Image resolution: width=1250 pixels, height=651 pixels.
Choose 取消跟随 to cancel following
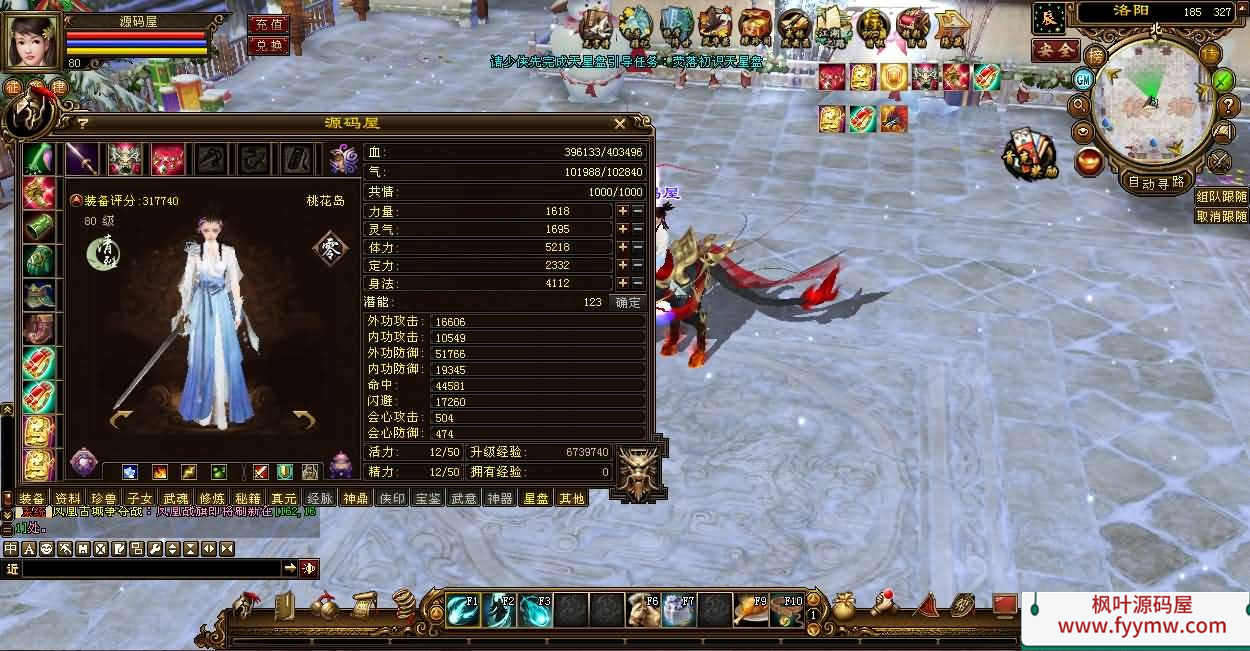point(1221,216)
